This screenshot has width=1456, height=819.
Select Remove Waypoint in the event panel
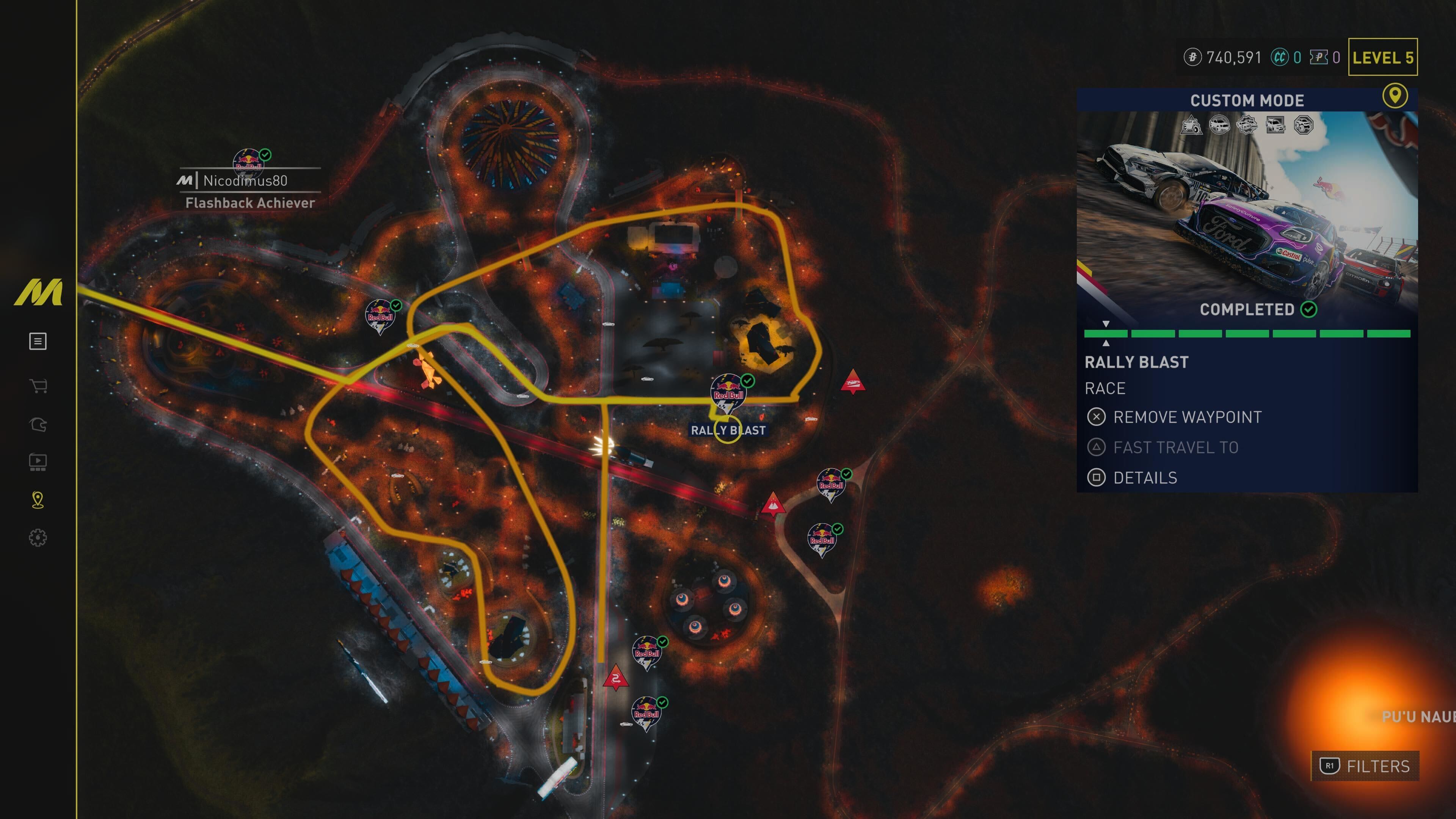click(1186, 417)
